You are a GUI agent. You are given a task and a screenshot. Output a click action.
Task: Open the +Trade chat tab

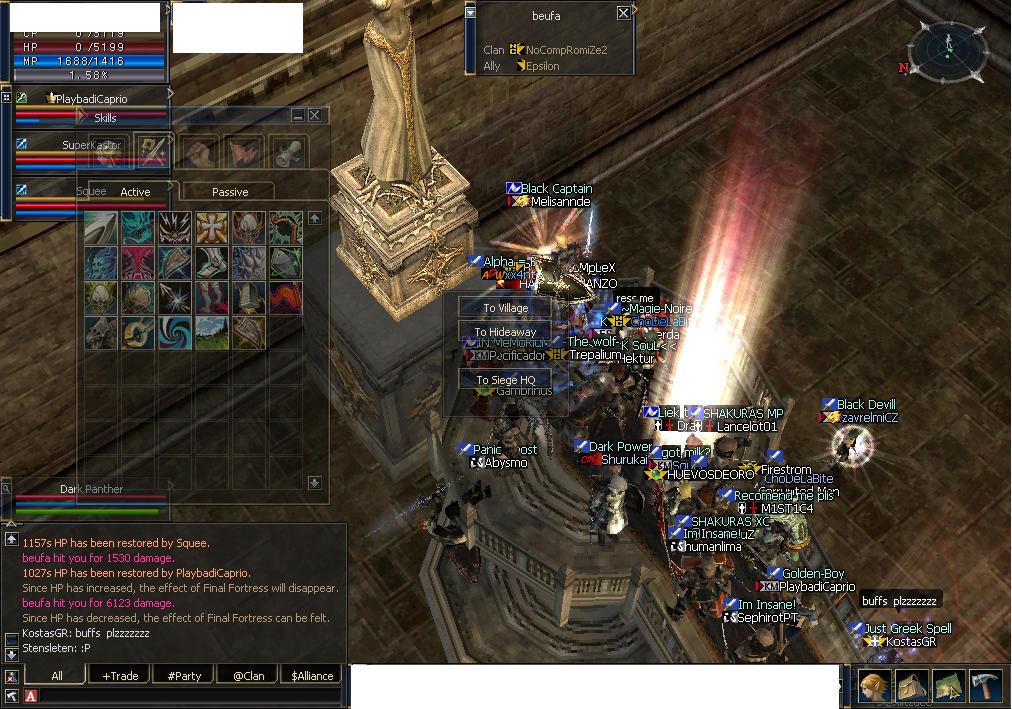tap(120, 676)
